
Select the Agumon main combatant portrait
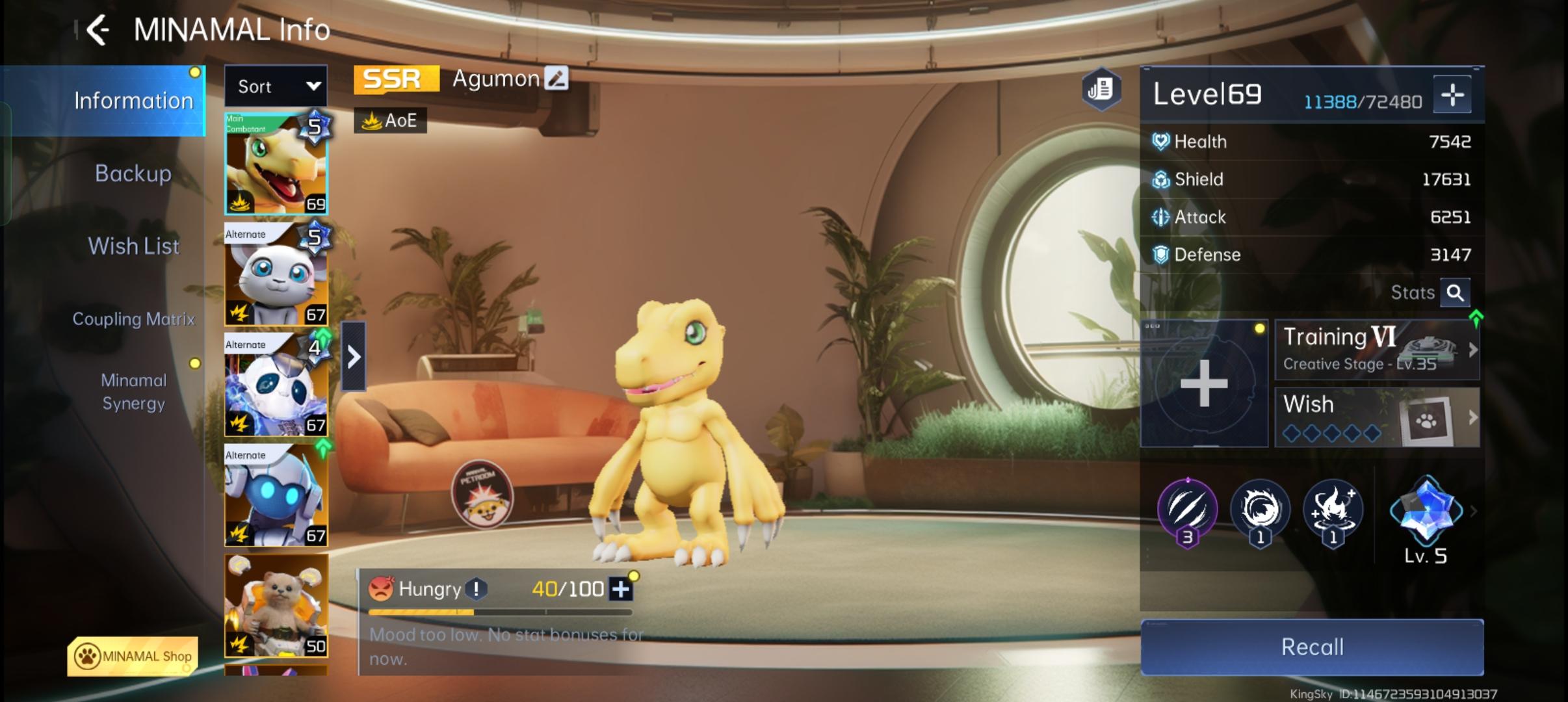[x=276, y=164]
